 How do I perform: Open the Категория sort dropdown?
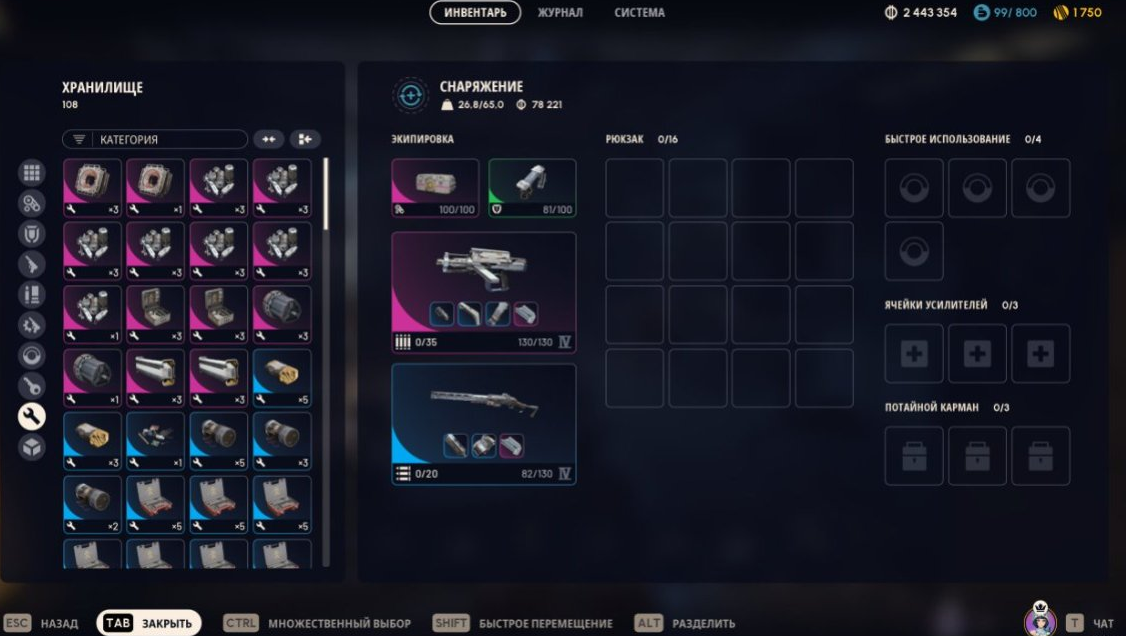(155, 140)
